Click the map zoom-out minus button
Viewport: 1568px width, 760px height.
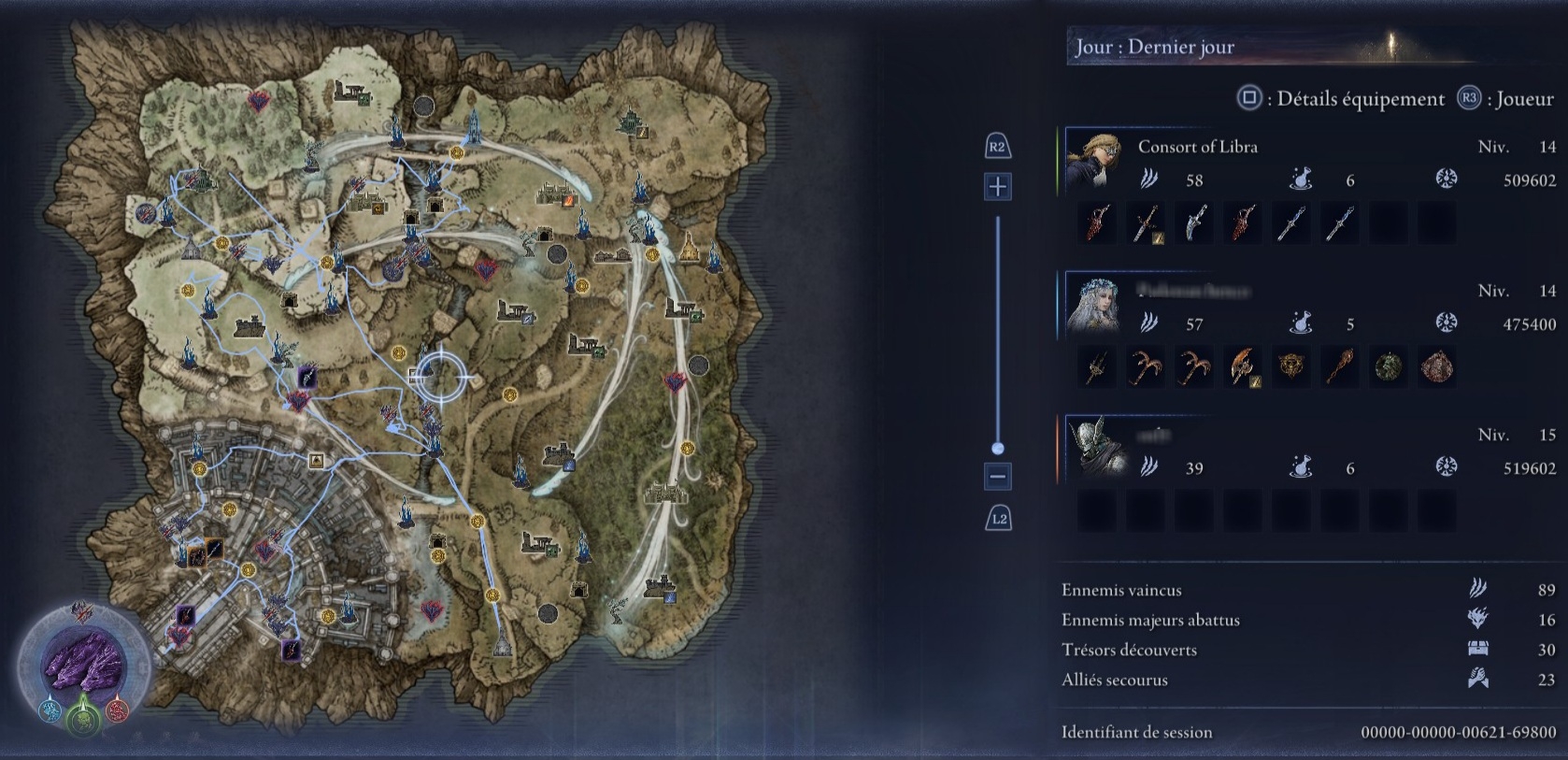tap(997, 477)
